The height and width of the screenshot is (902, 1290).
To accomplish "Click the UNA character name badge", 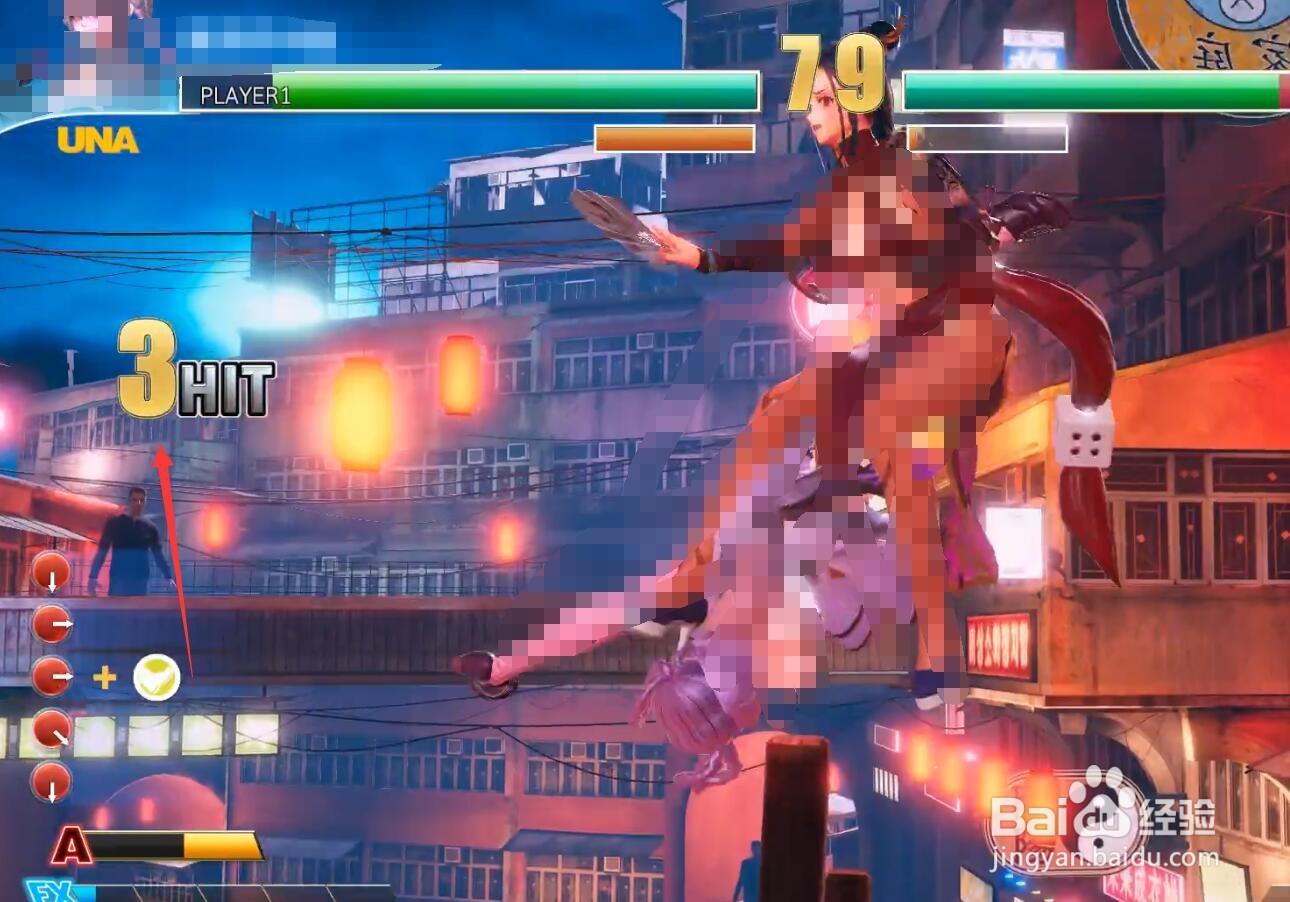I will pyautogui.click(x=97, y=140).
